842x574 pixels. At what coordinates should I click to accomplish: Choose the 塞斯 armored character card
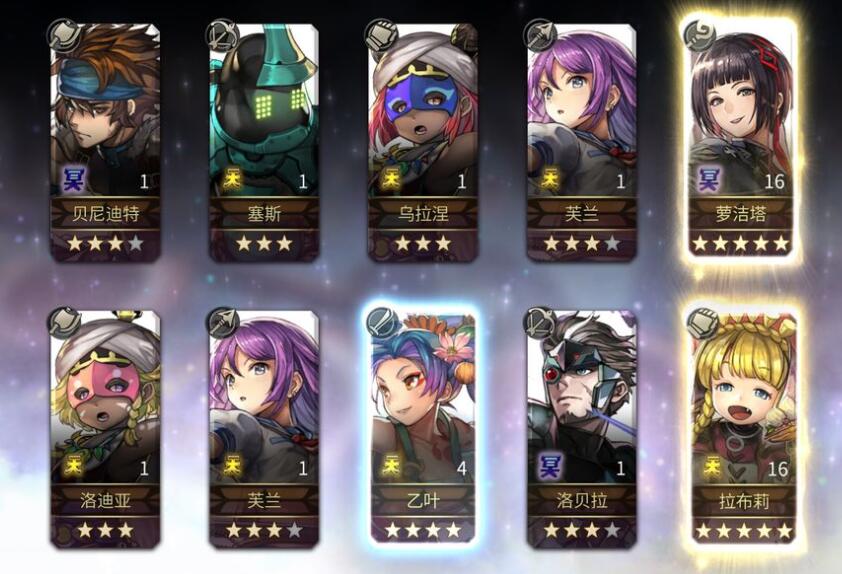tap(264, 142)
